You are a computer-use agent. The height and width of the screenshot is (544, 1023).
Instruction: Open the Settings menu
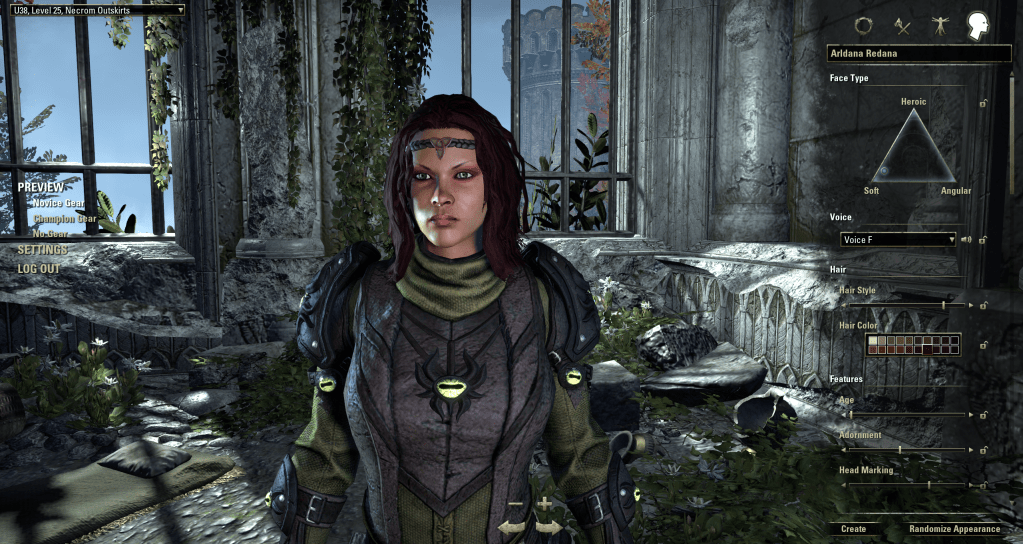(43, 250)
